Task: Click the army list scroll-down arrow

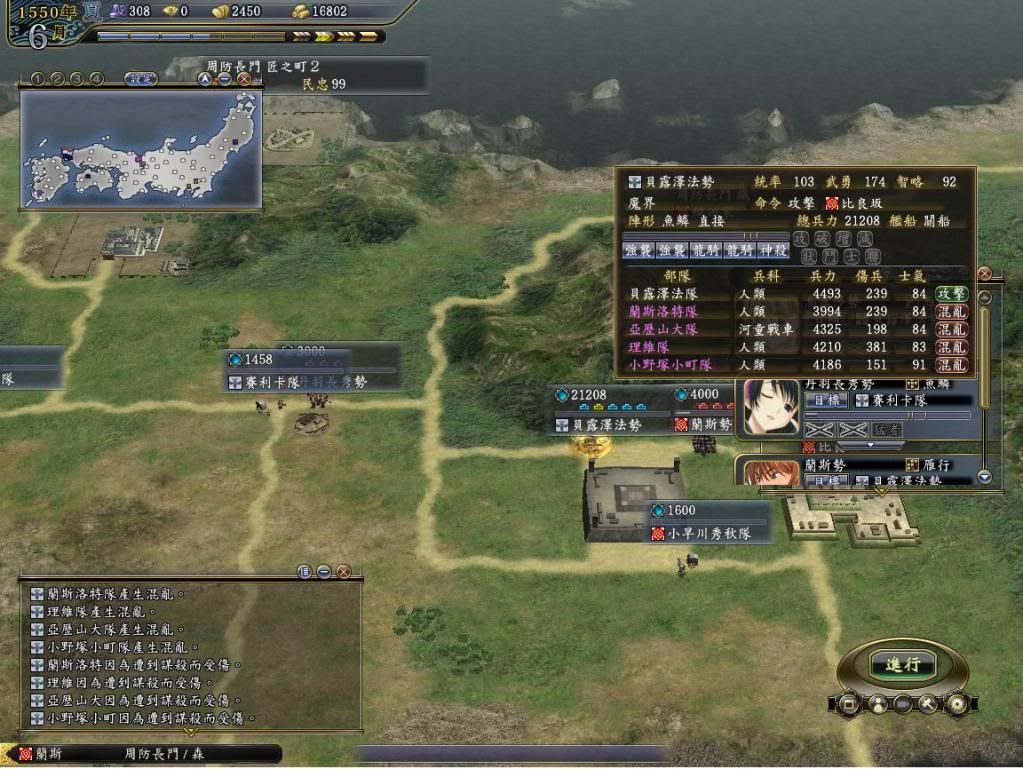Action: pyautogui.click(x=984, y=477)
